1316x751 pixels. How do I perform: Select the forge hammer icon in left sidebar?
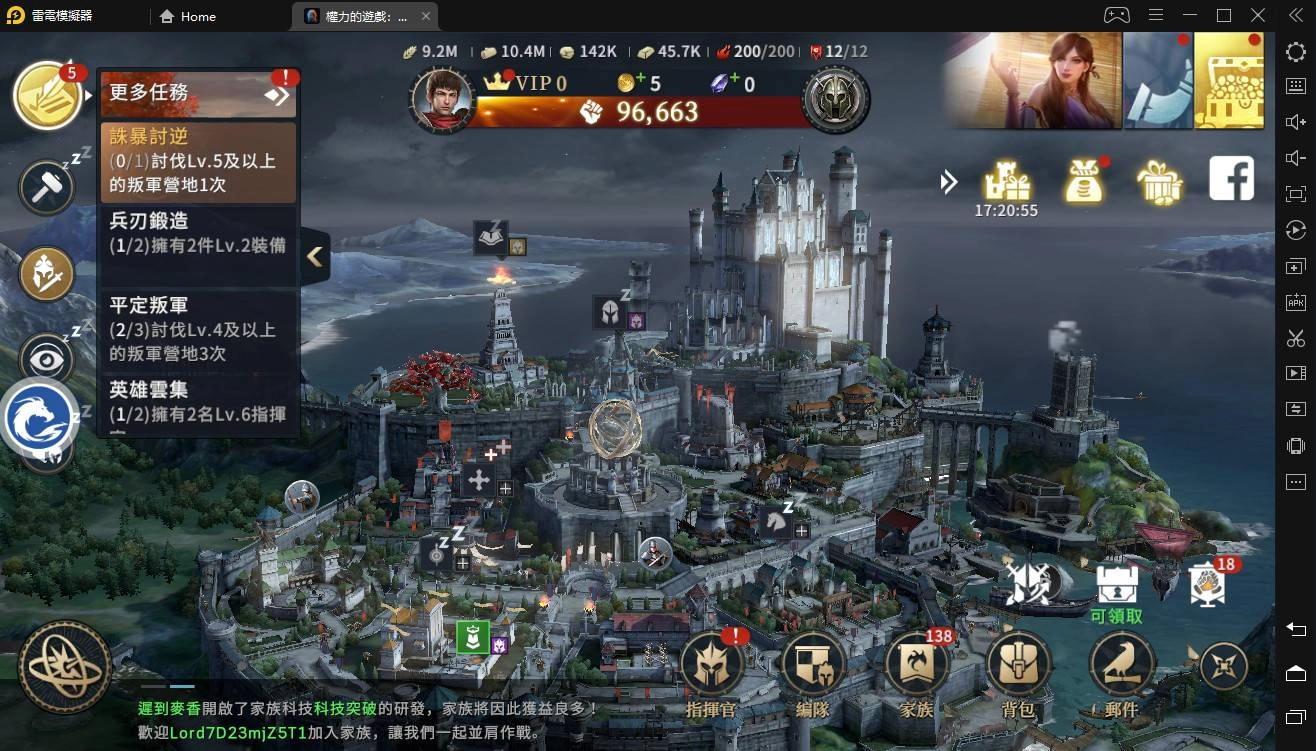tap(44, 188)
